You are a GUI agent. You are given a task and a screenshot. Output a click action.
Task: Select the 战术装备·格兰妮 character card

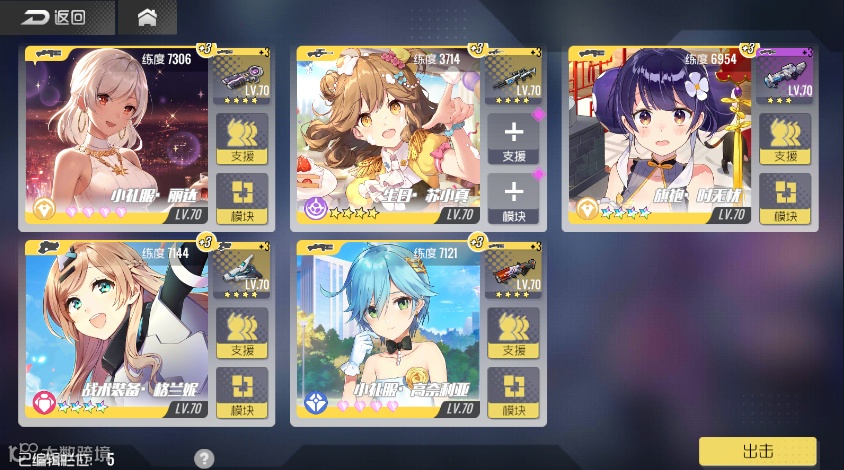pos(116,332)
